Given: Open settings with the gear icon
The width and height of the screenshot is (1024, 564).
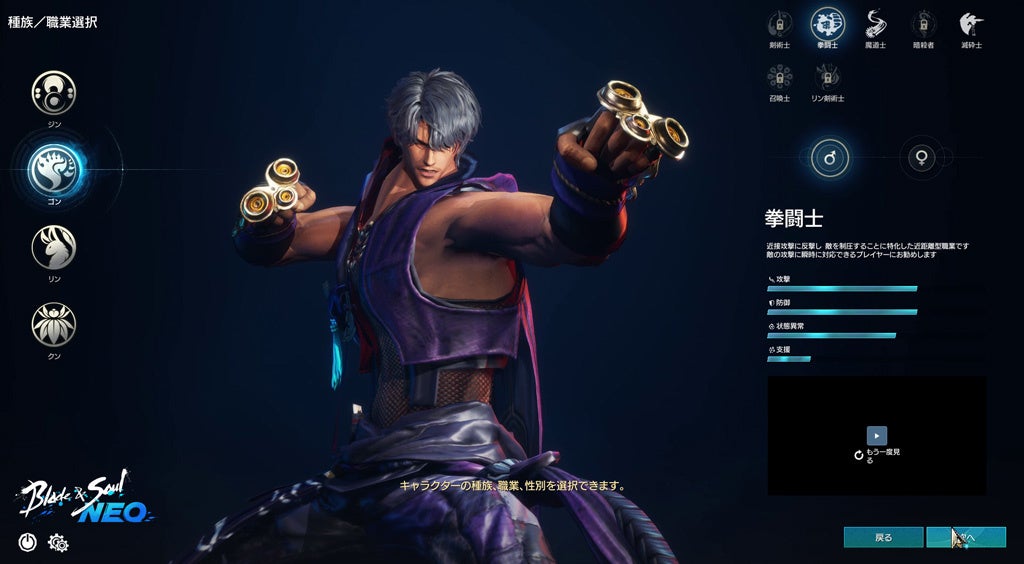Looking at the screenshot, I should click(58, 542).
